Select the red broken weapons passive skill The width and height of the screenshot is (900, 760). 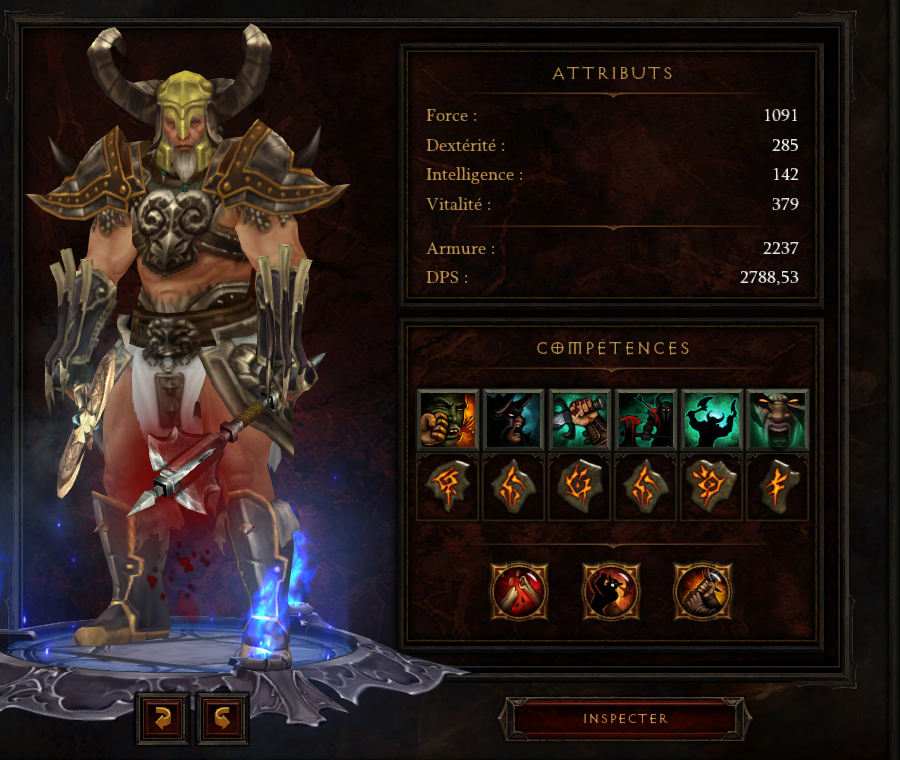coord(519,592)
